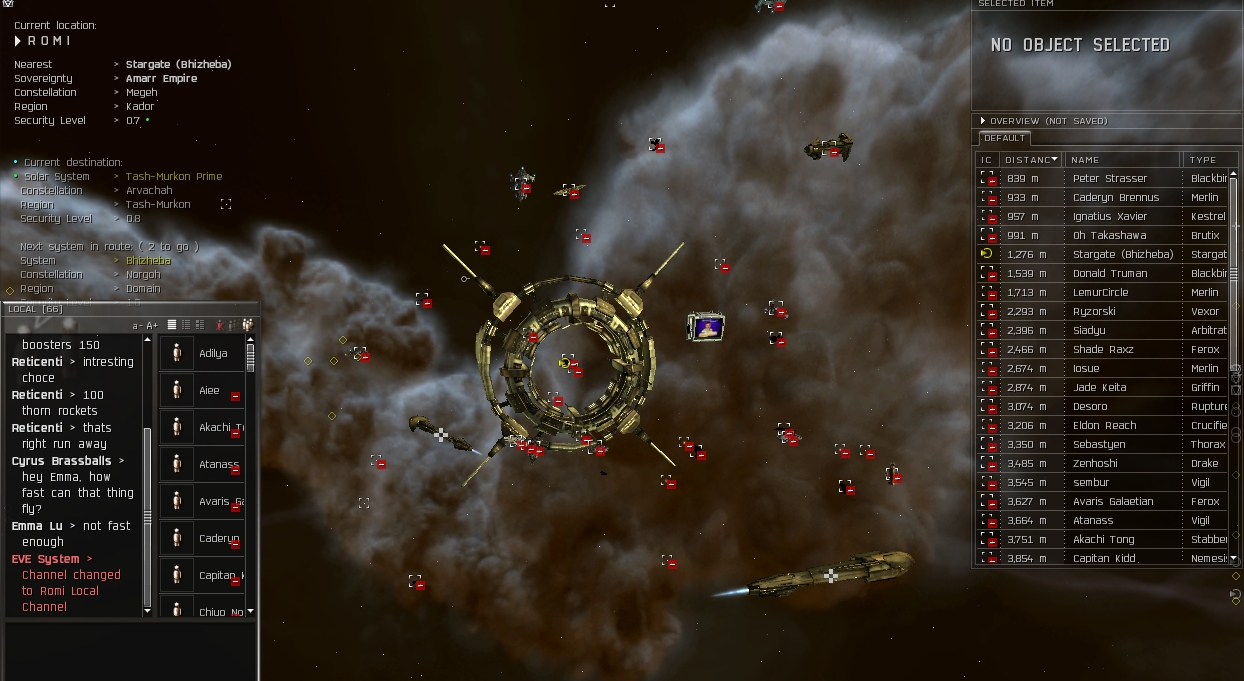This screenshot has height=681, width=1244.
Task: Increase chat font size with A+ button
Action: click(152, 326)
